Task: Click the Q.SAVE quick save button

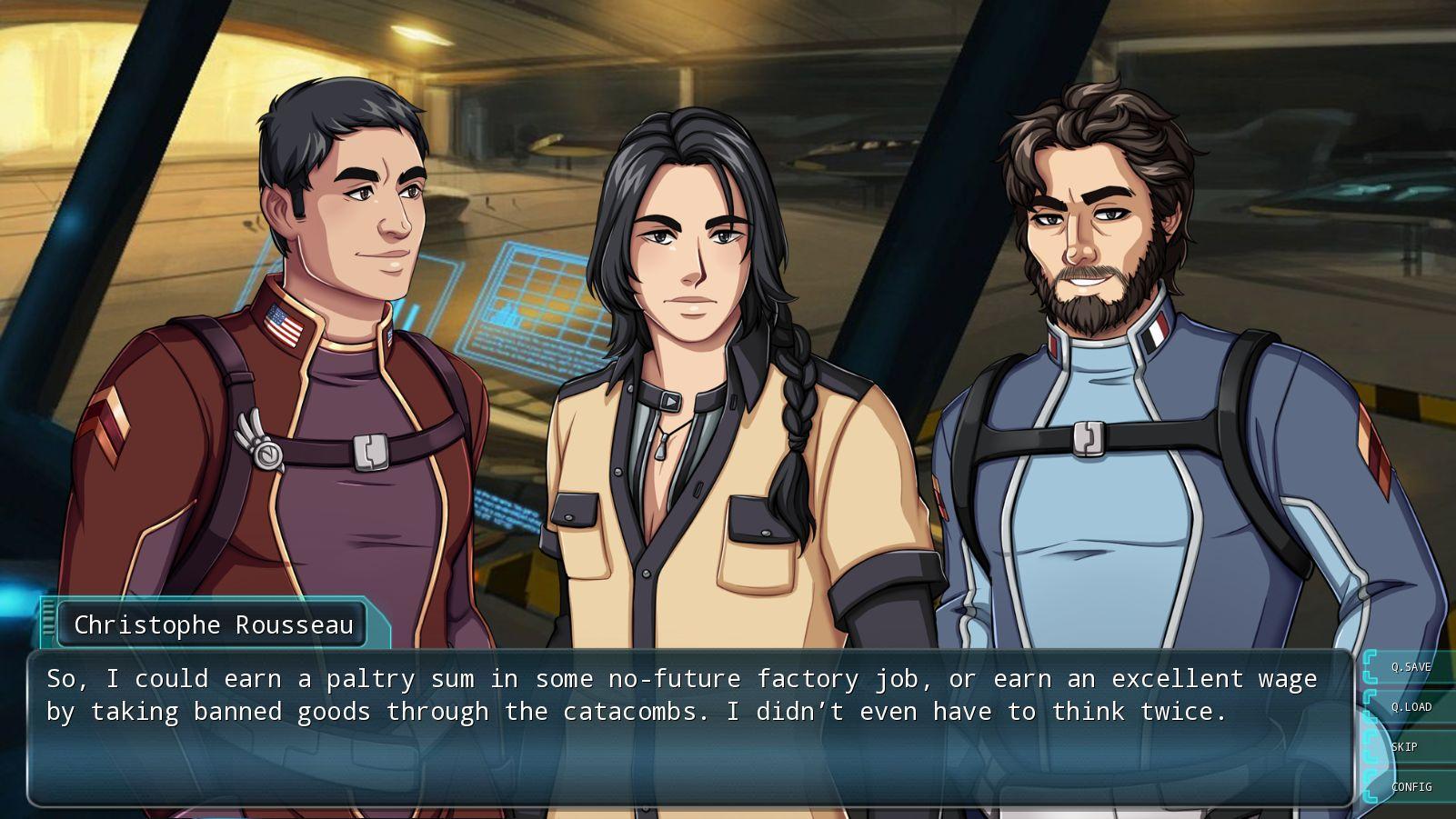Action: [1411, 667]
